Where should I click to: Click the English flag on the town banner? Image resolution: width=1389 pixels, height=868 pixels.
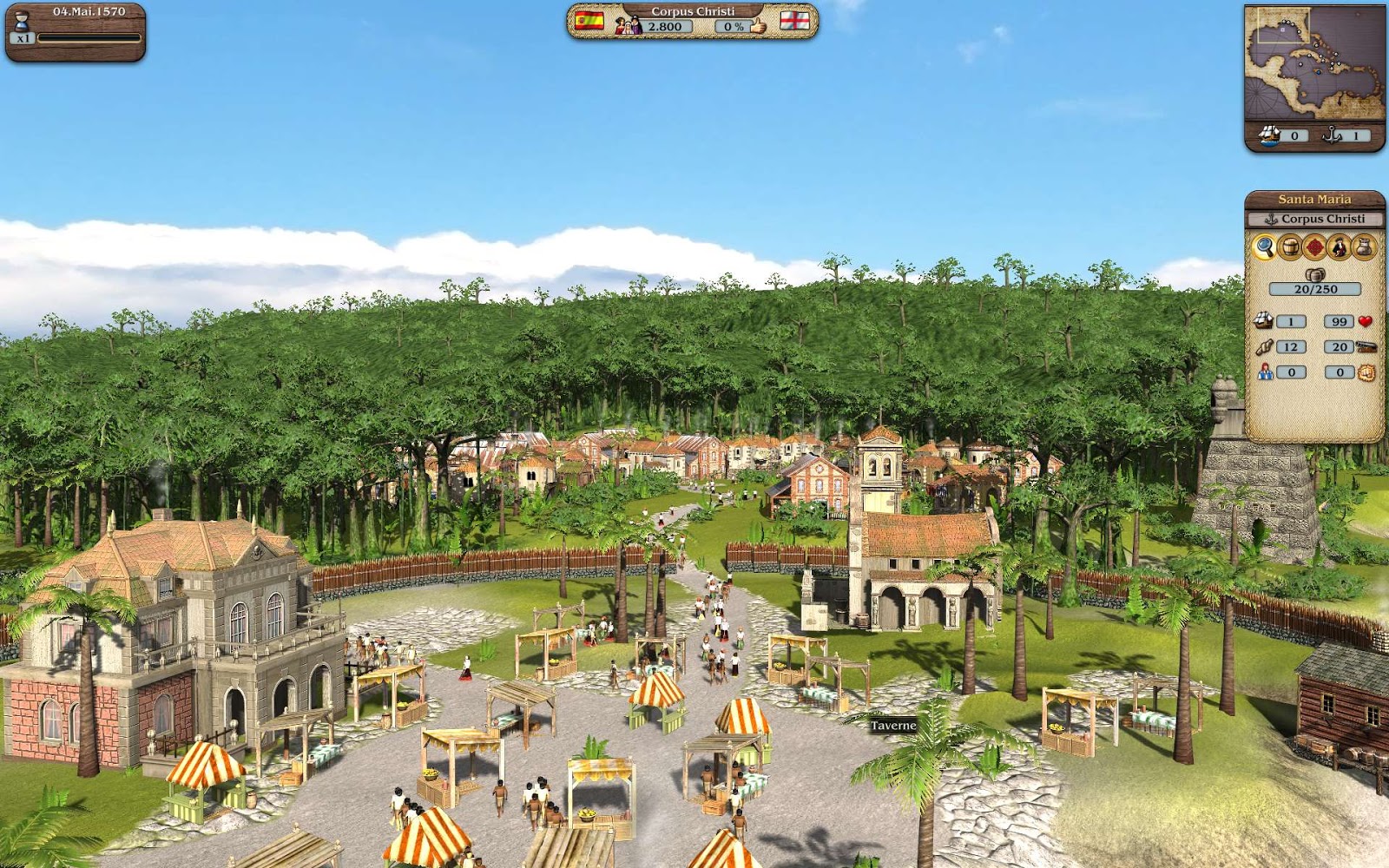point(795,22)
